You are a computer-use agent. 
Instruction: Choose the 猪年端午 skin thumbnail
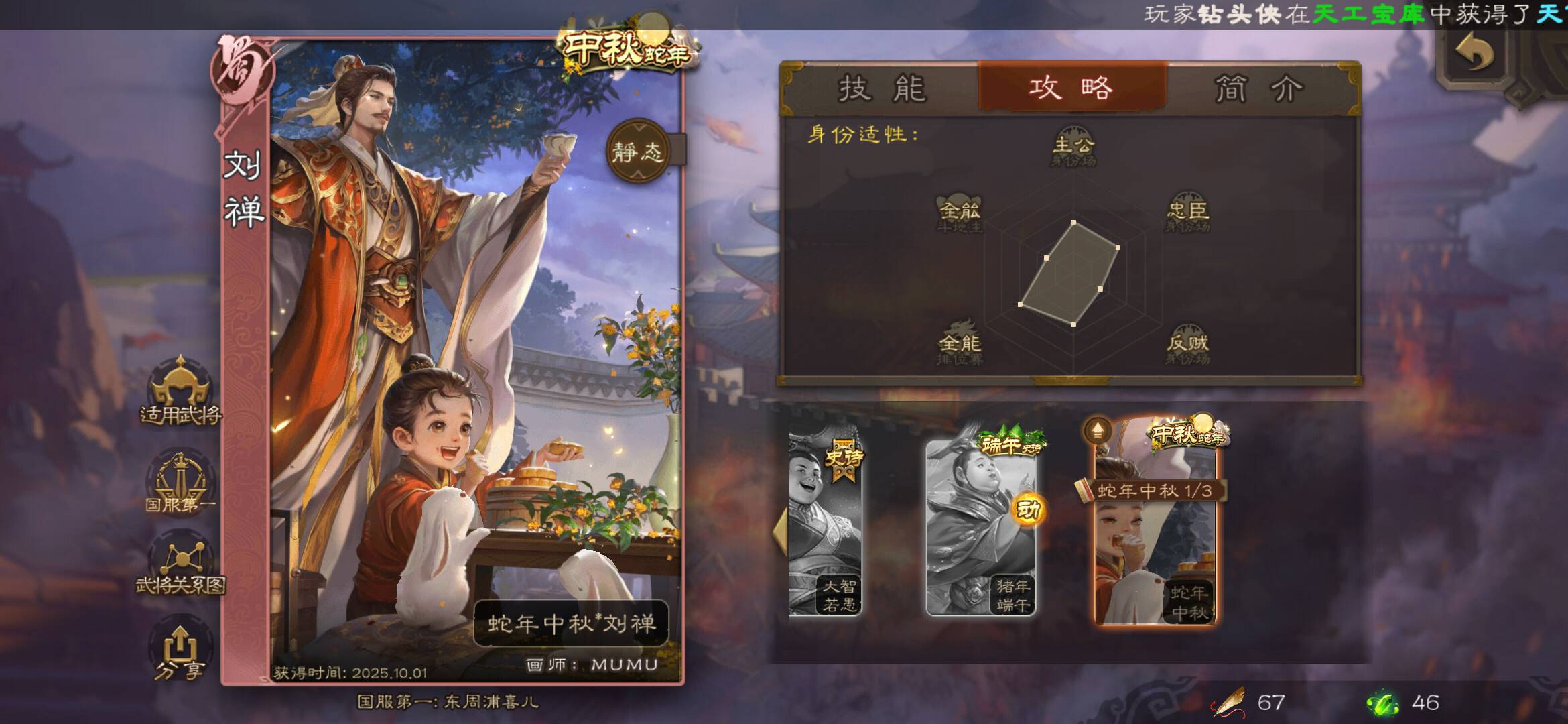pos(980,526)
